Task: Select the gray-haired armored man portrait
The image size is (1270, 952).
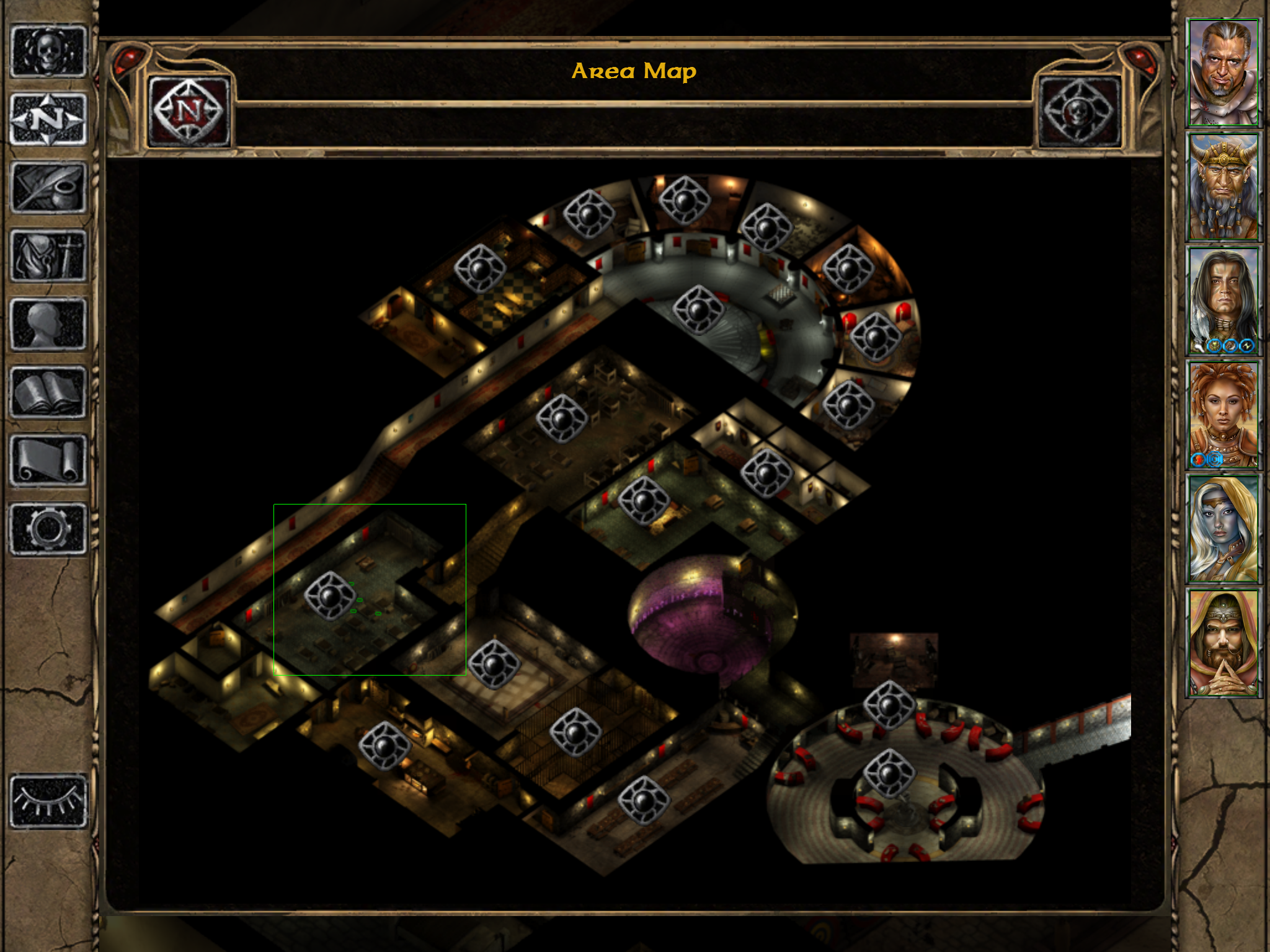Action: pos(1223,73)
